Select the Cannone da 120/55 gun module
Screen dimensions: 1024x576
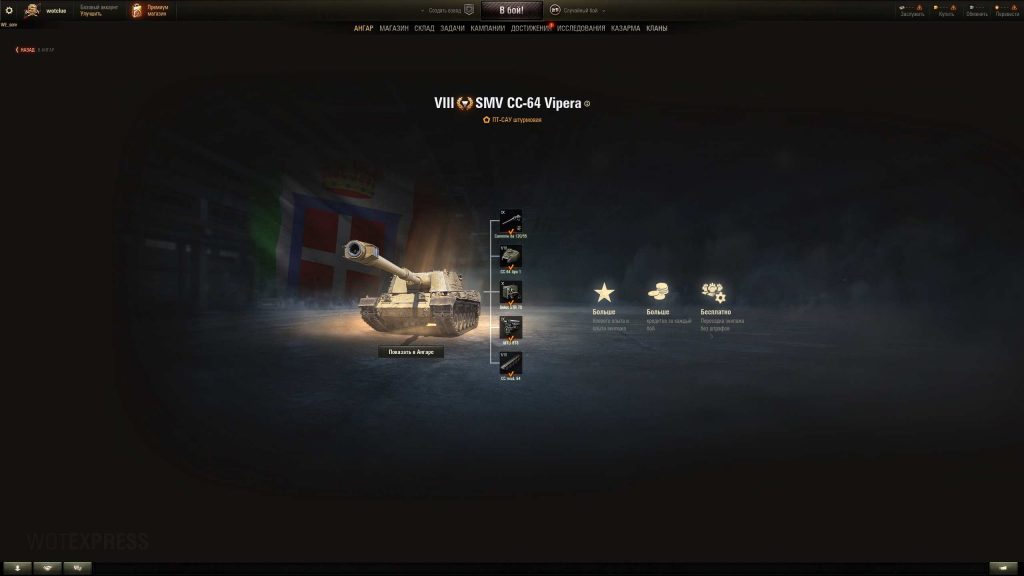[511, 220]
